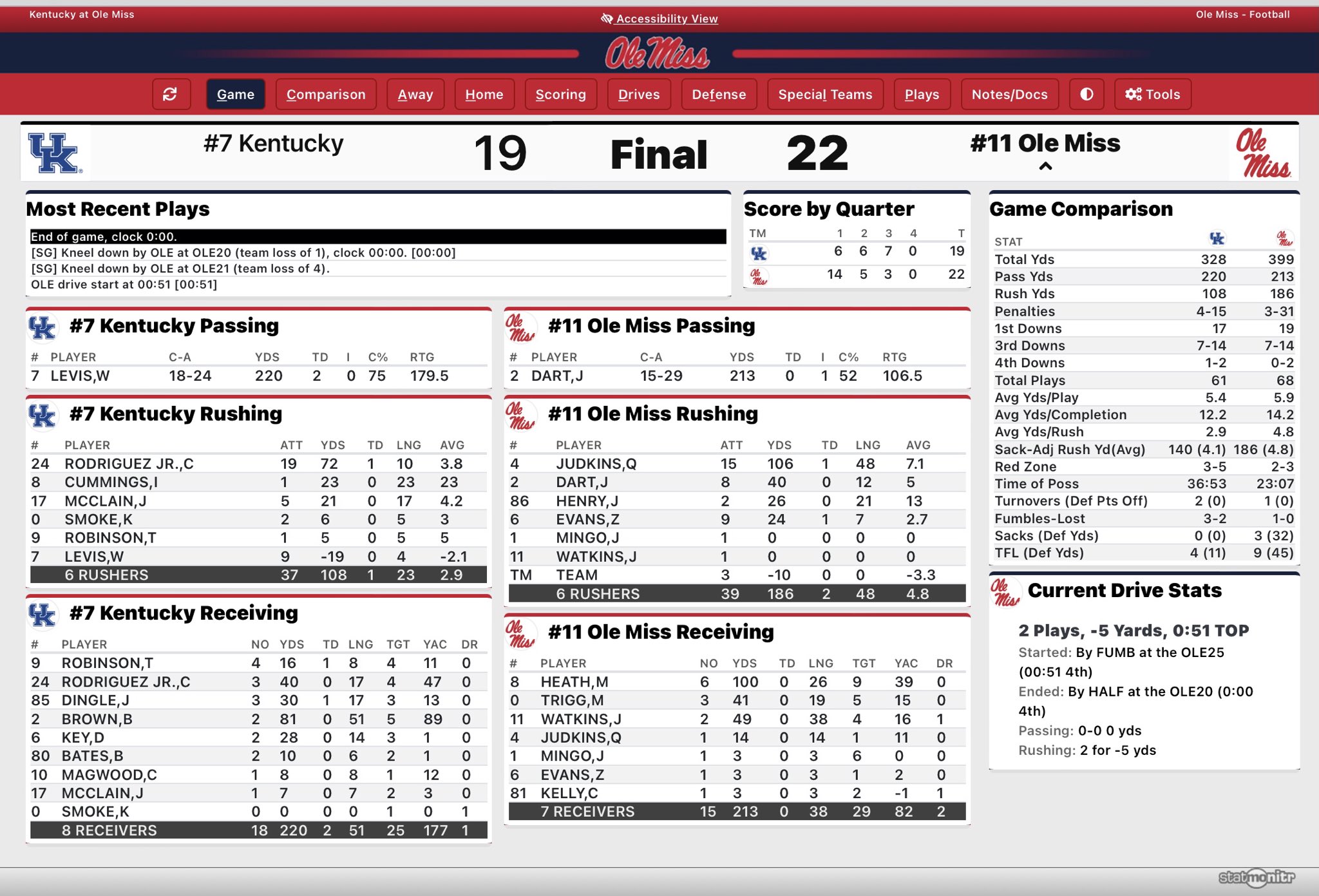Toggle the dark mode contrast button
Image resolution: width=1319 pixels, height=896 pixels.
click(x=1087, y=94)
